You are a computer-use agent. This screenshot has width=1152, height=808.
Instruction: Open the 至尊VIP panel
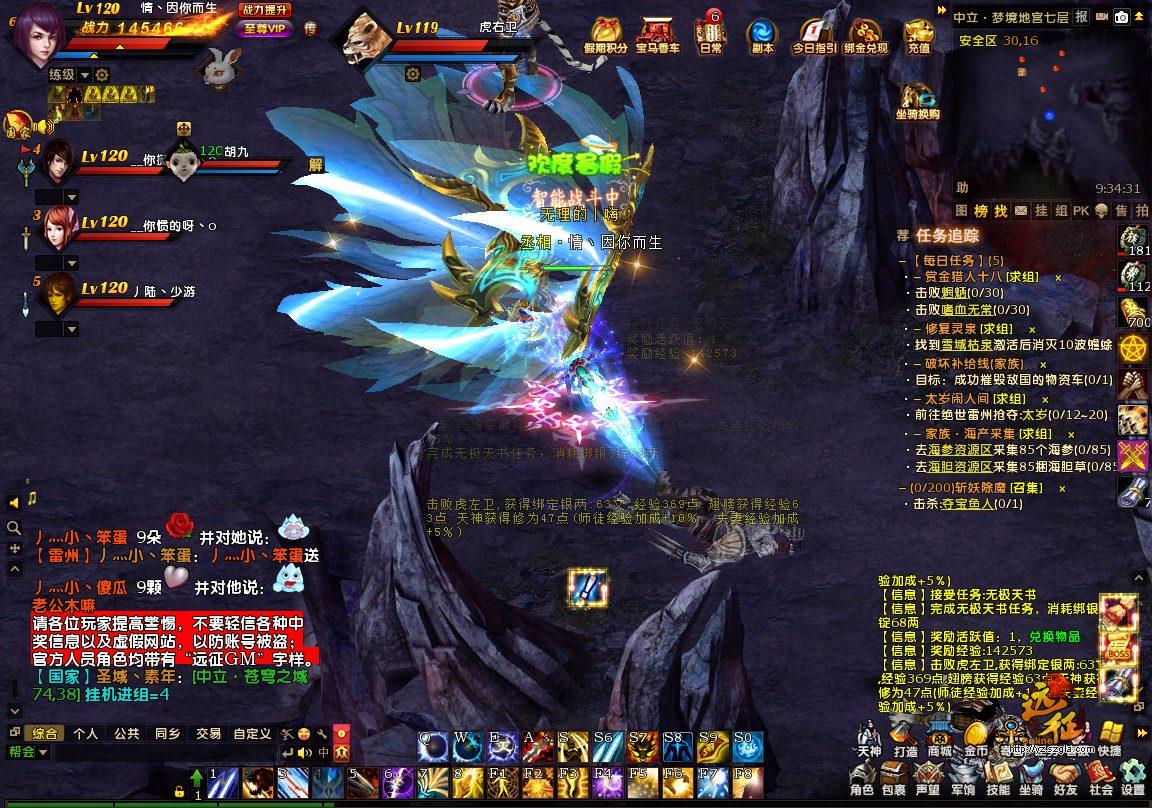(264, 28)
